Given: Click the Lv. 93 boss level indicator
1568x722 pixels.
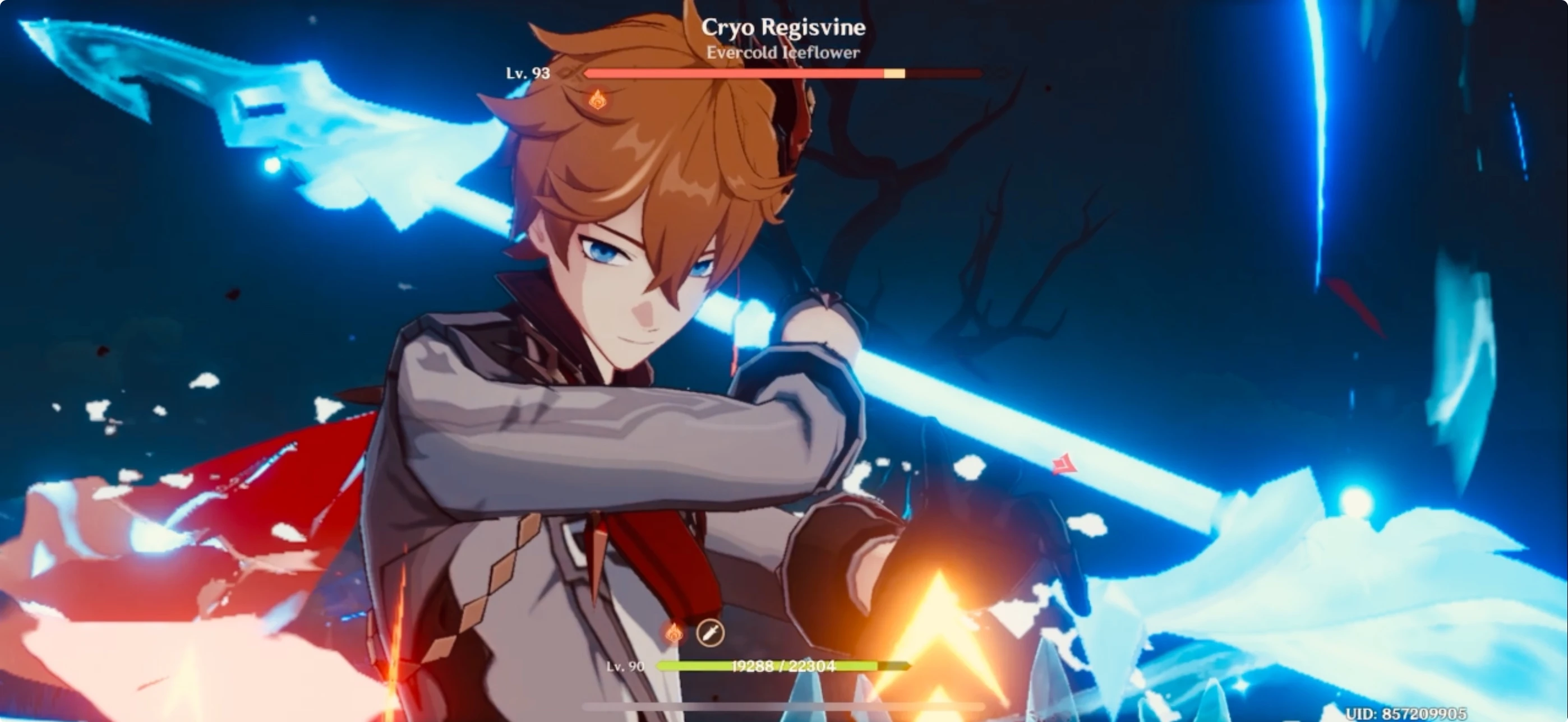Looking at the screenshot, I should click(528, 74).
